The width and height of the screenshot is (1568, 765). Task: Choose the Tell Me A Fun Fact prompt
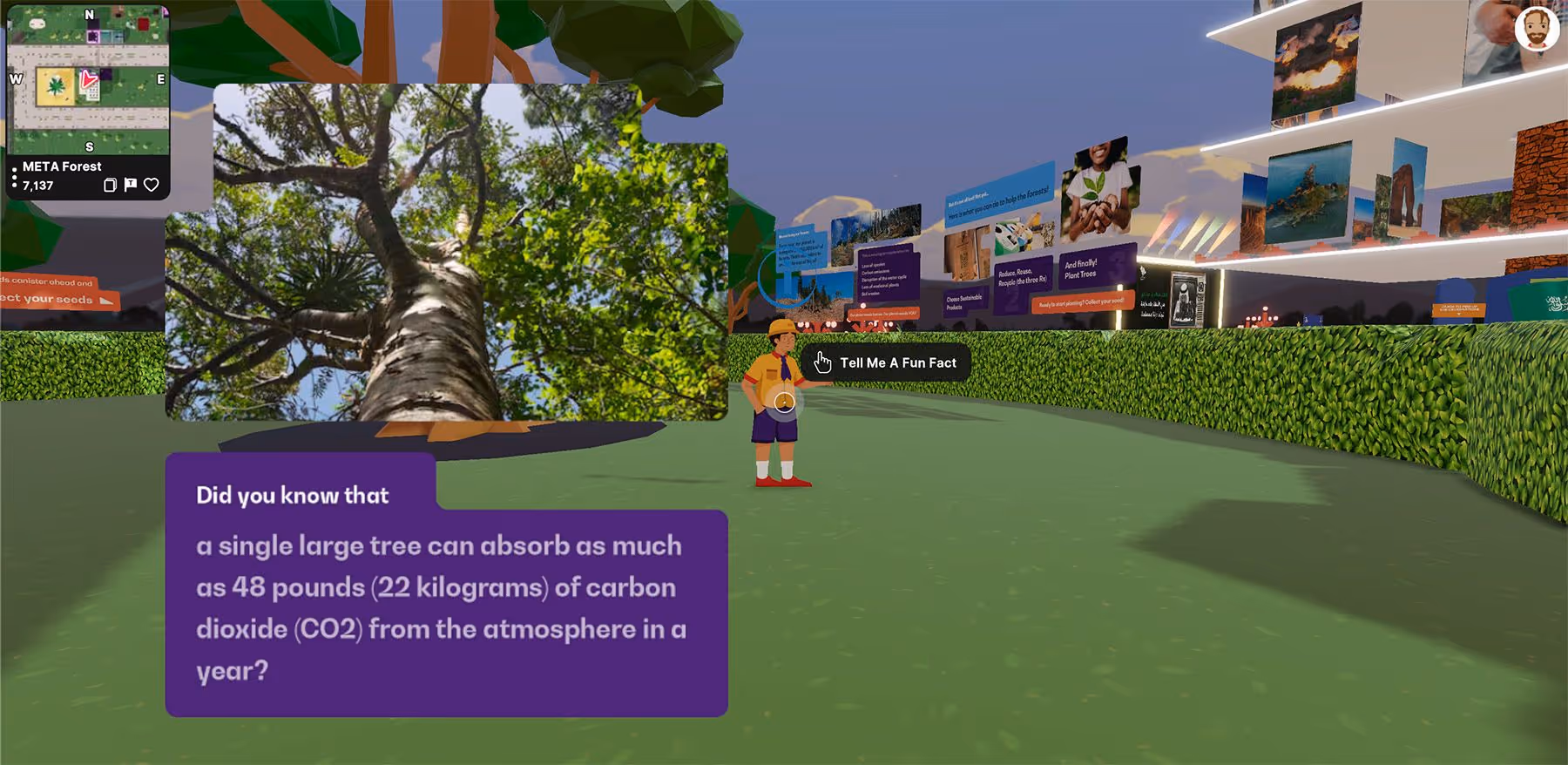[x=886, y=362]
